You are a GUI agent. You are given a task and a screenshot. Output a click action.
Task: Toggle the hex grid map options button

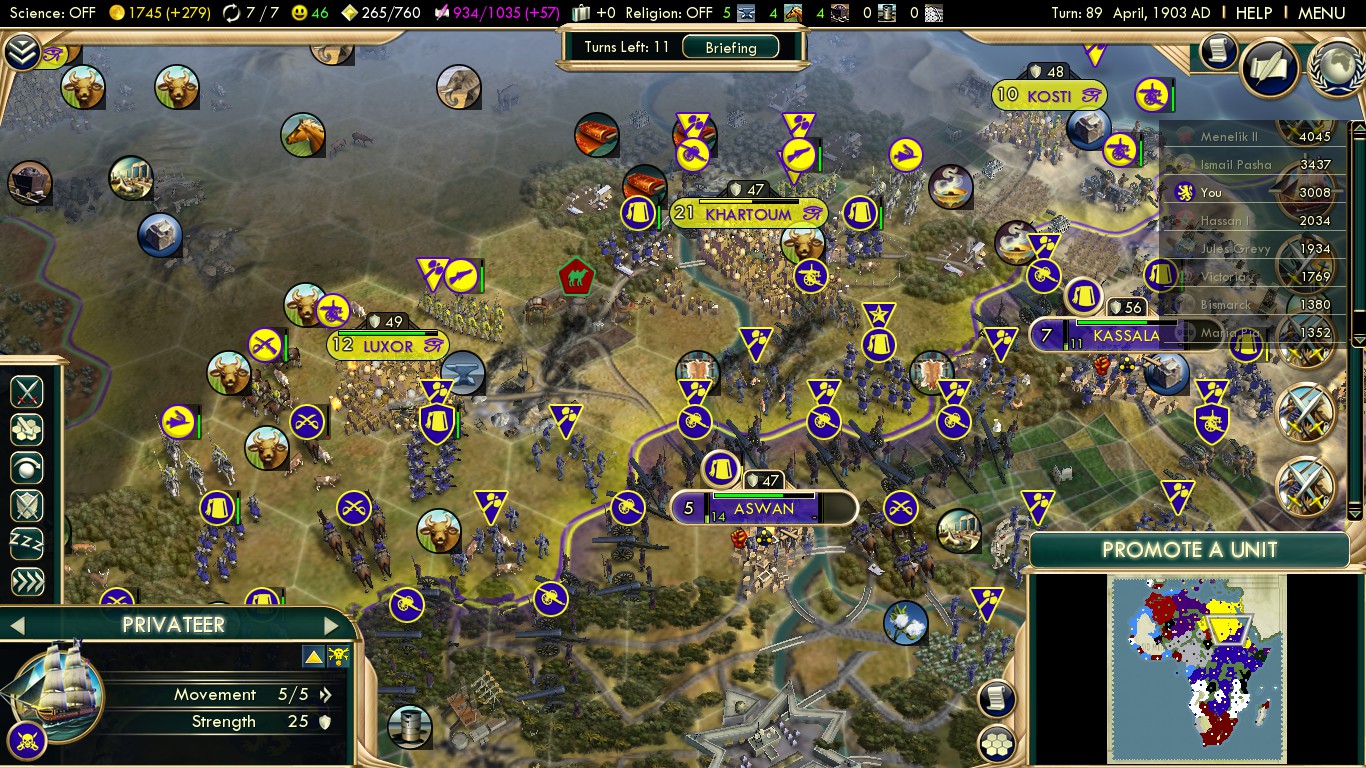pos(997,743)
